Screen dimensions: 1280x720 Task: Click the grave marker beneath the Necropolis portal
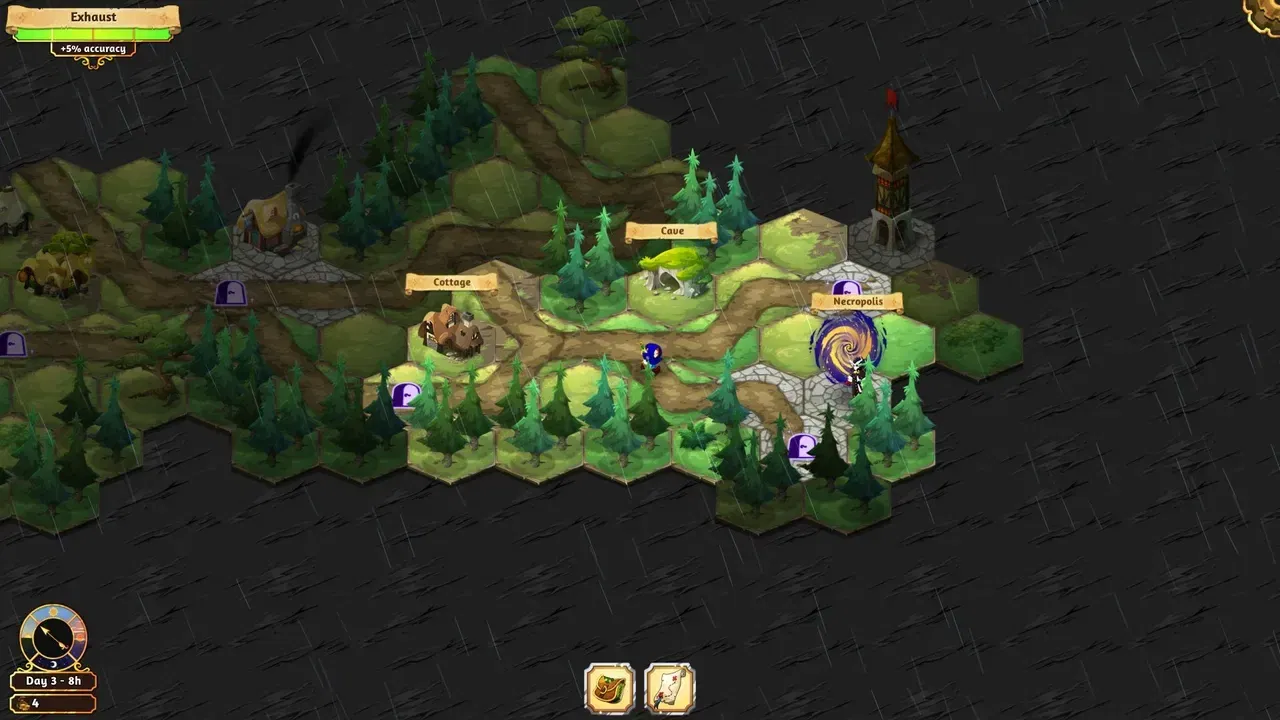click(802, 449)
